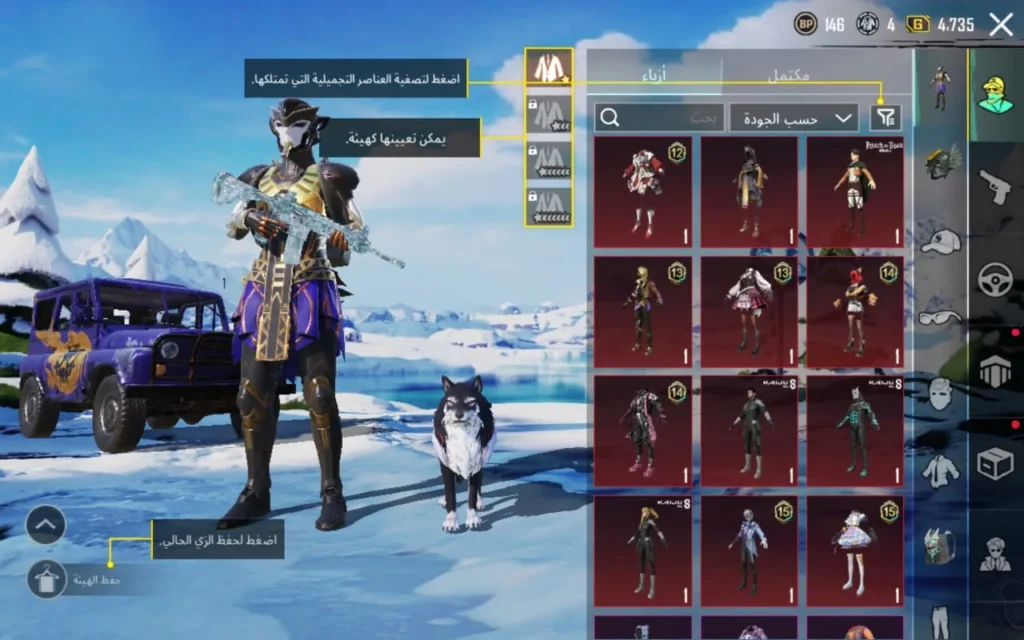
Task: Click the بحث search field
Action: click(x=660, y=118)
